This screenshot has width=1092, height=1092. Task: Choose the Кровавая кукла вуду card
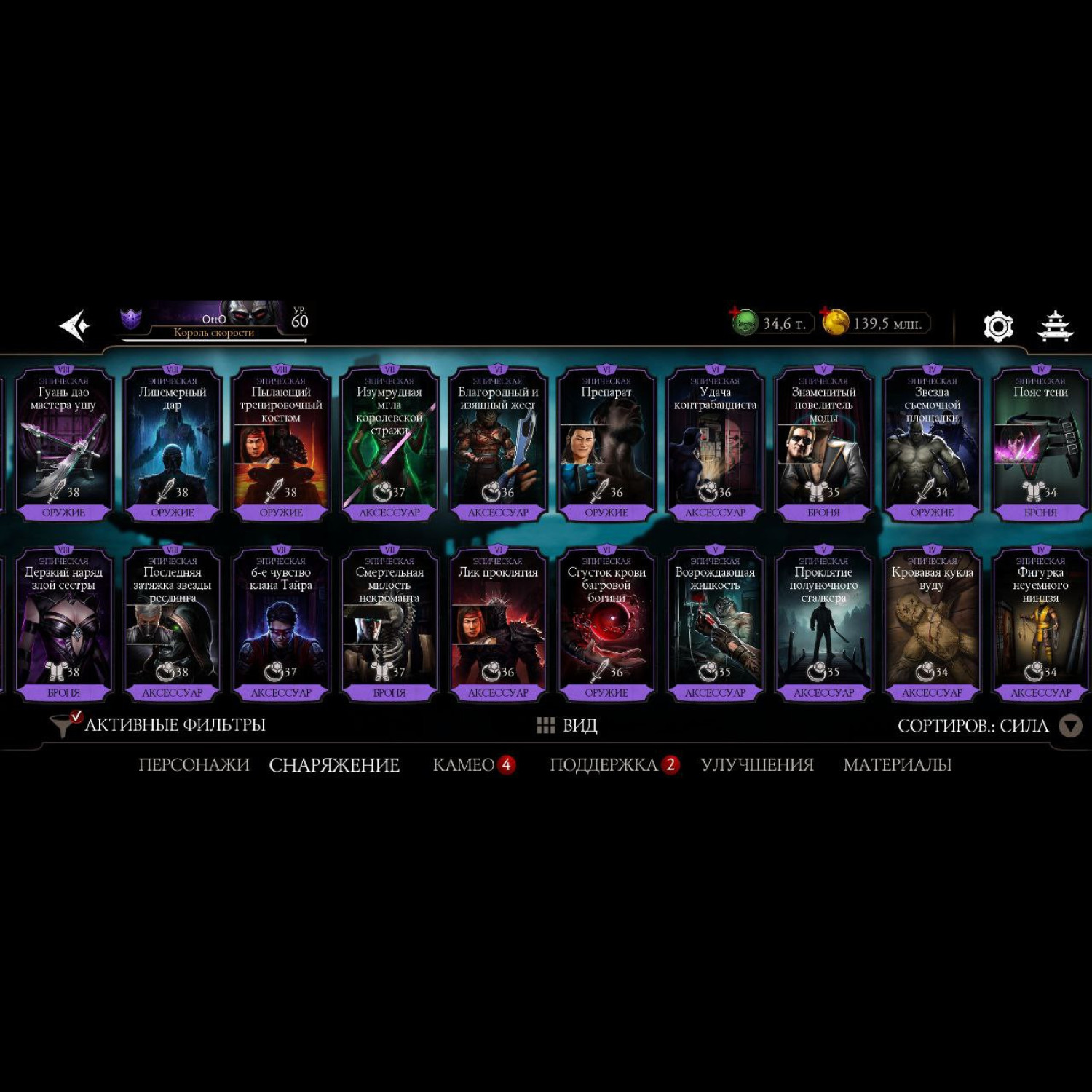pos(932,624)
